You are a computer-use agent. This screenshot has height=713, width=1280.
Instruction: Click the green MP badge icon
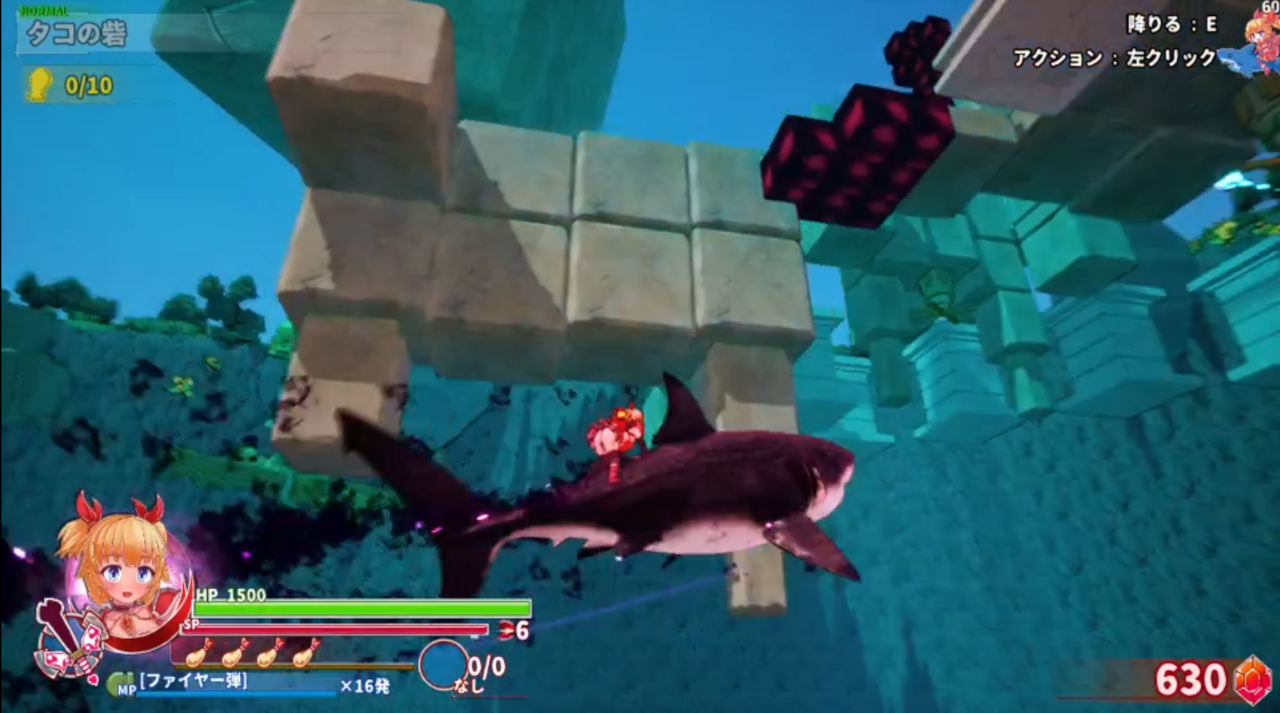pyautogui.click(x=120, y=684)
